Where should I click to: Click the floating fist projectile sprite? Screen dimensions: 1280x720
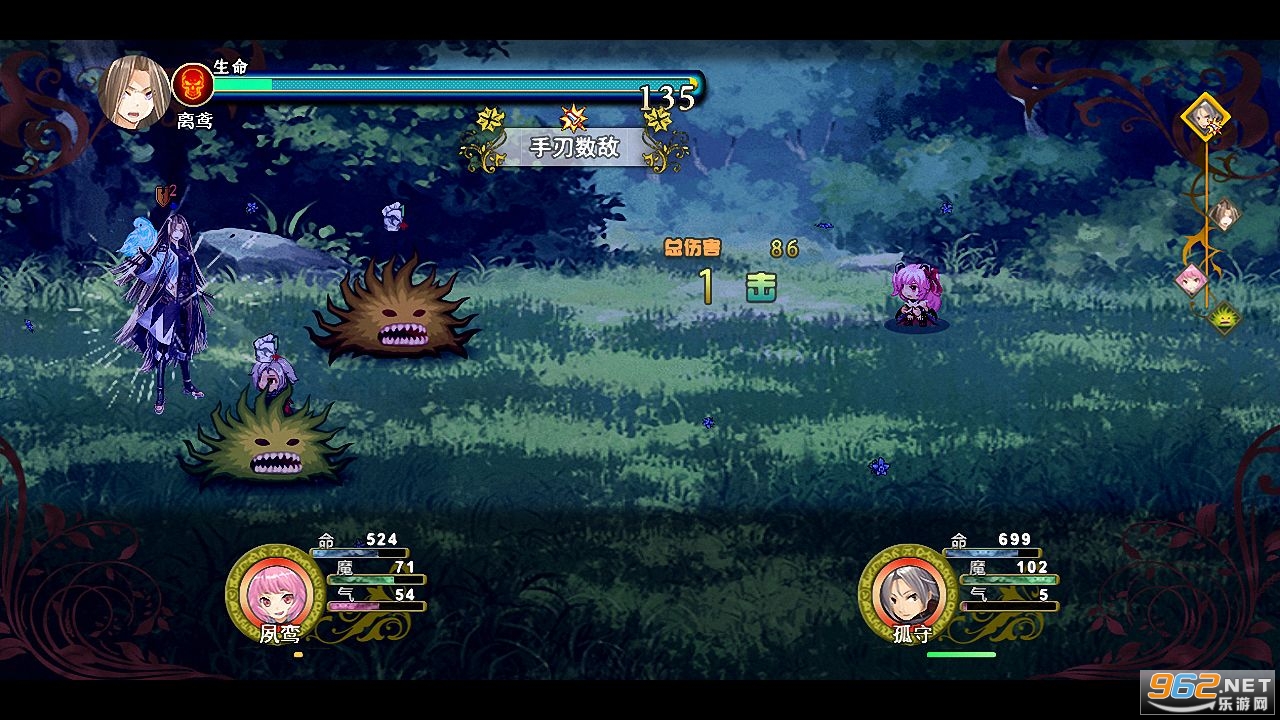(x=393, y=214)
